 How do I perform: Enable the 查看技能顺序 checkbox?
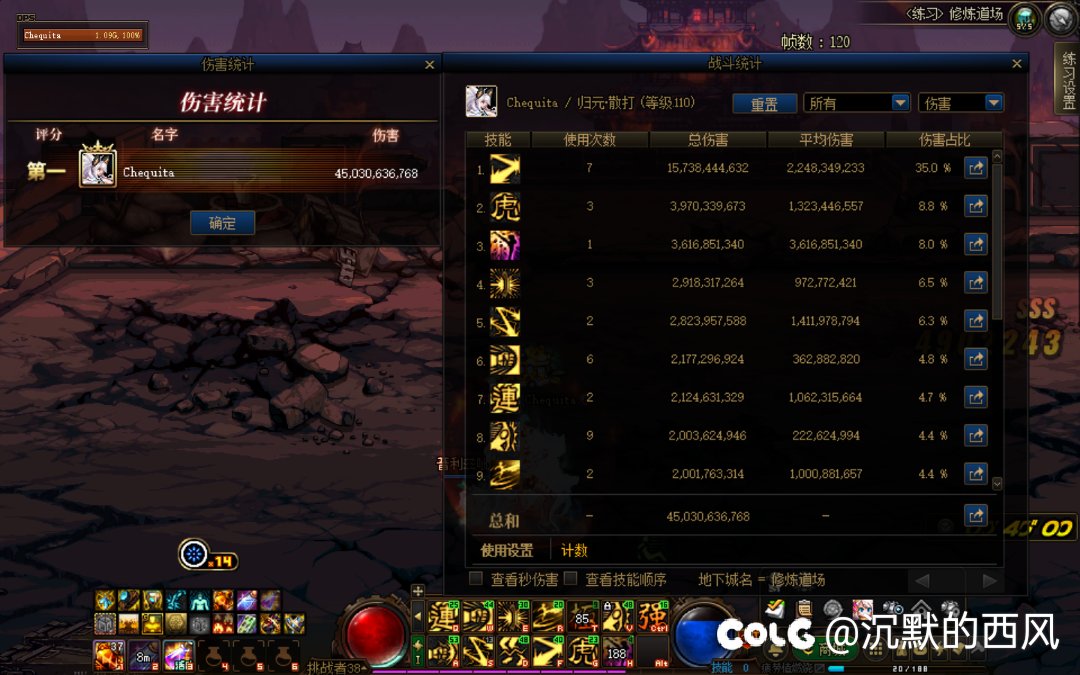pyautogui.click(x=571, y=579)
